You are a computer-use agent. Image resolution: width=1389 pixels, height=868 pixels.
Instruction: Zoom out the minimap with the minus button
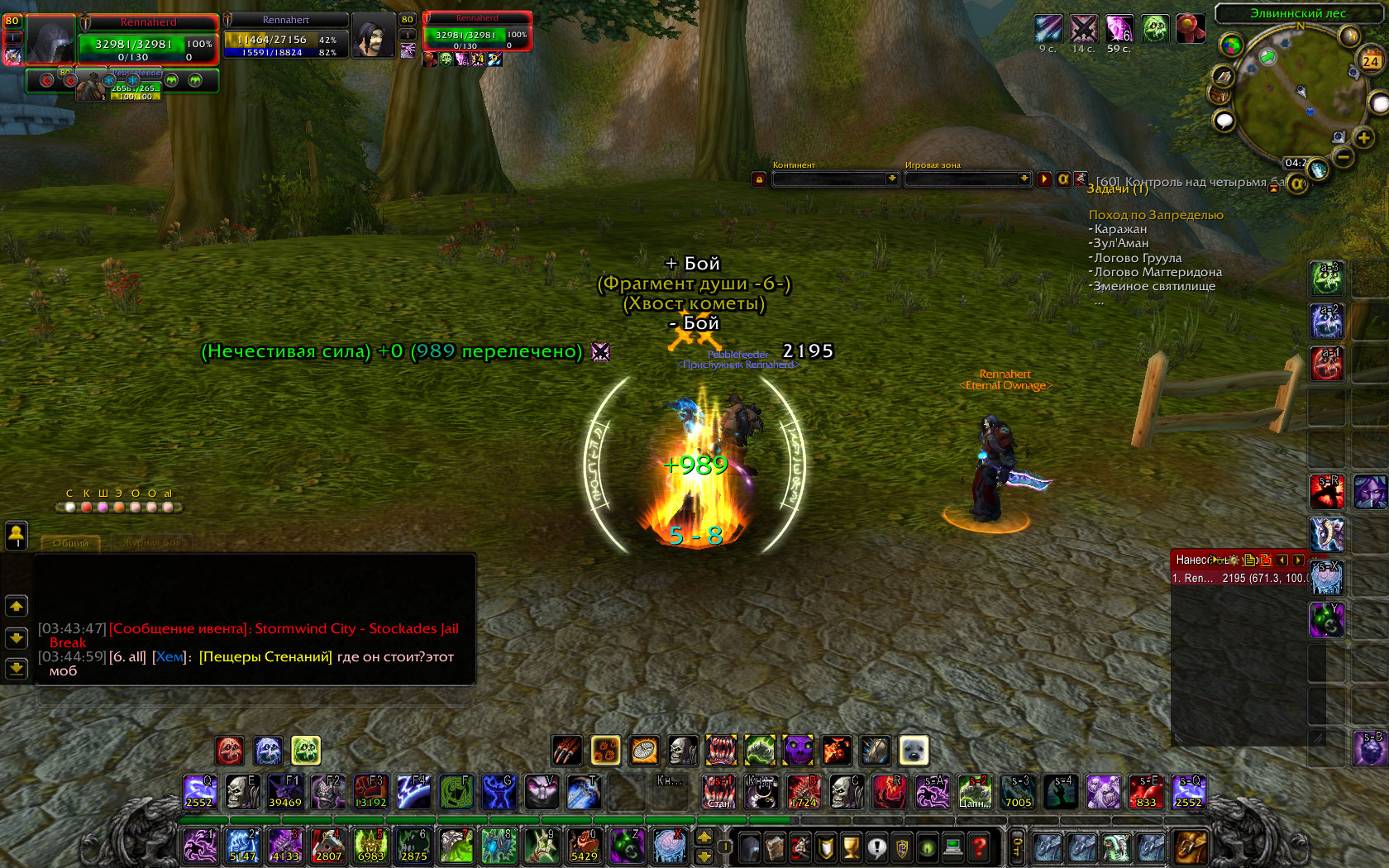[1344, 155]
